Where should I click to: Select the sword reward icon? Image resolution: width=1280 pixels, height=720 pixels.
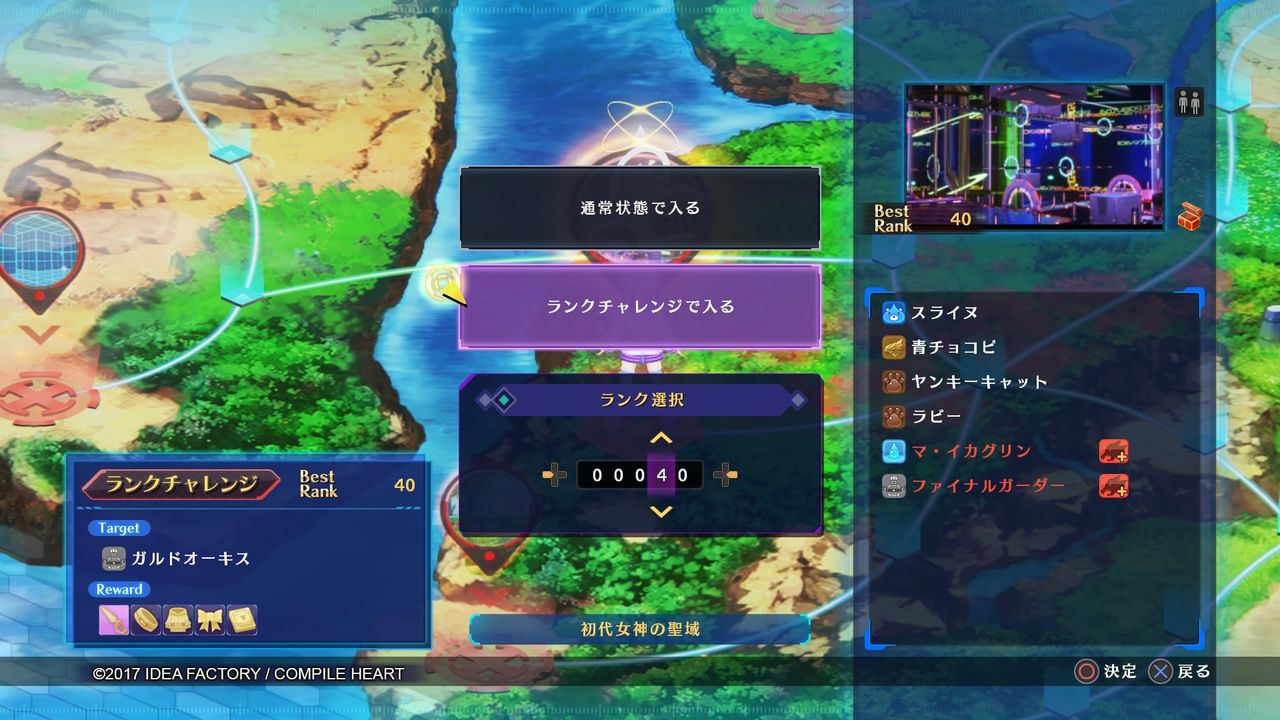coord(113,619)
